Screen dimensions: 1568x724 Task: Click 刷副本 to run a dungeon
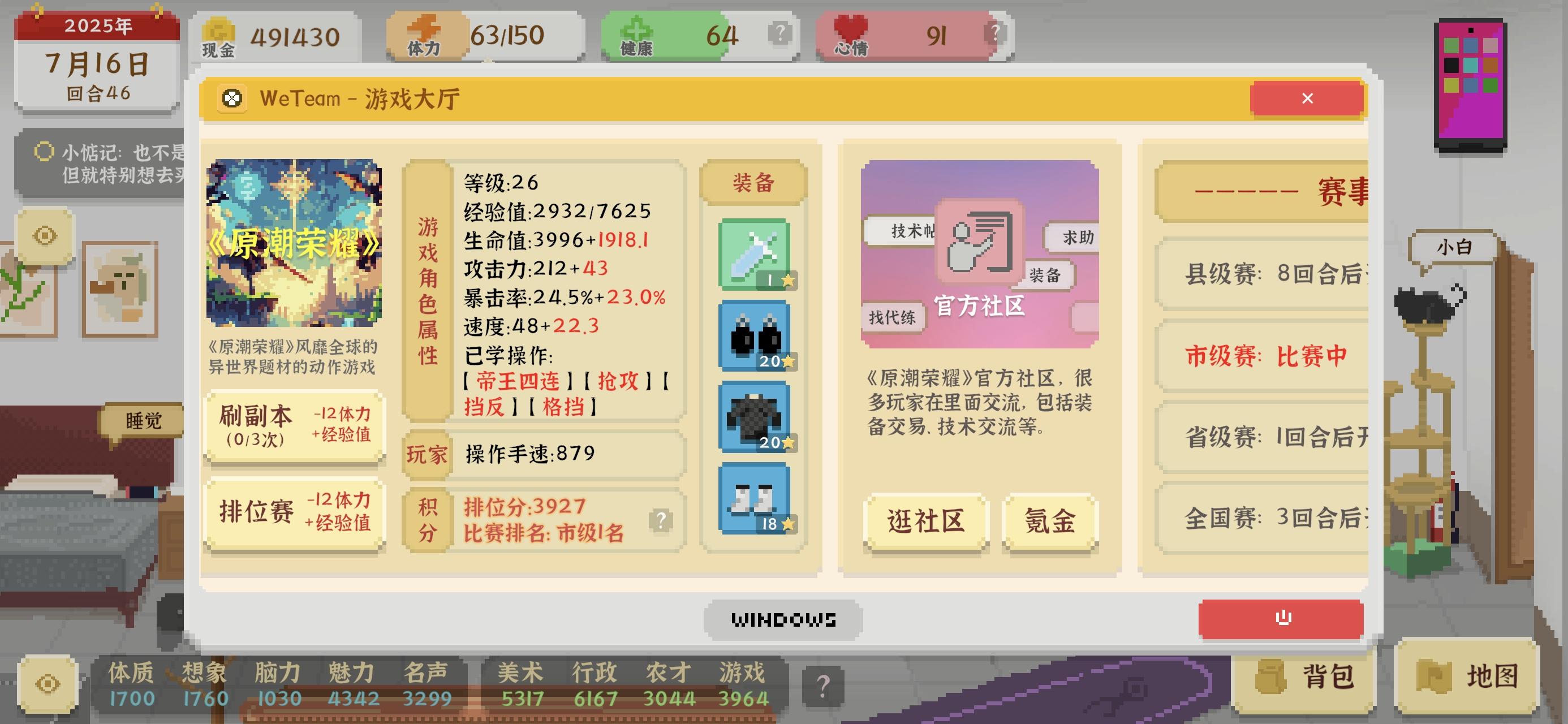click(295, 426)
